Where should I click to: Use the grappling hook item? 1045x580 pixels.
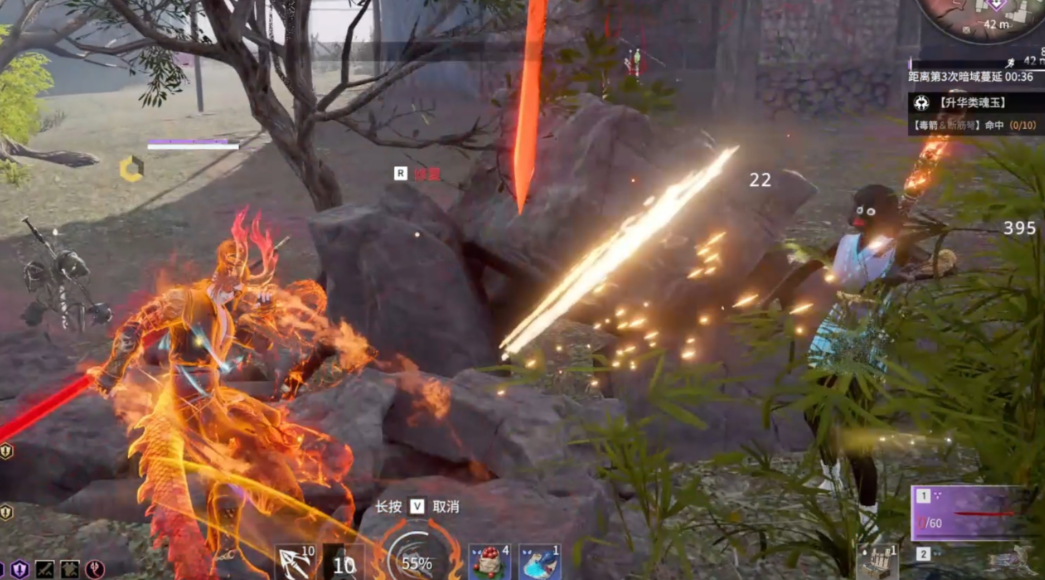tap(296, 563)
